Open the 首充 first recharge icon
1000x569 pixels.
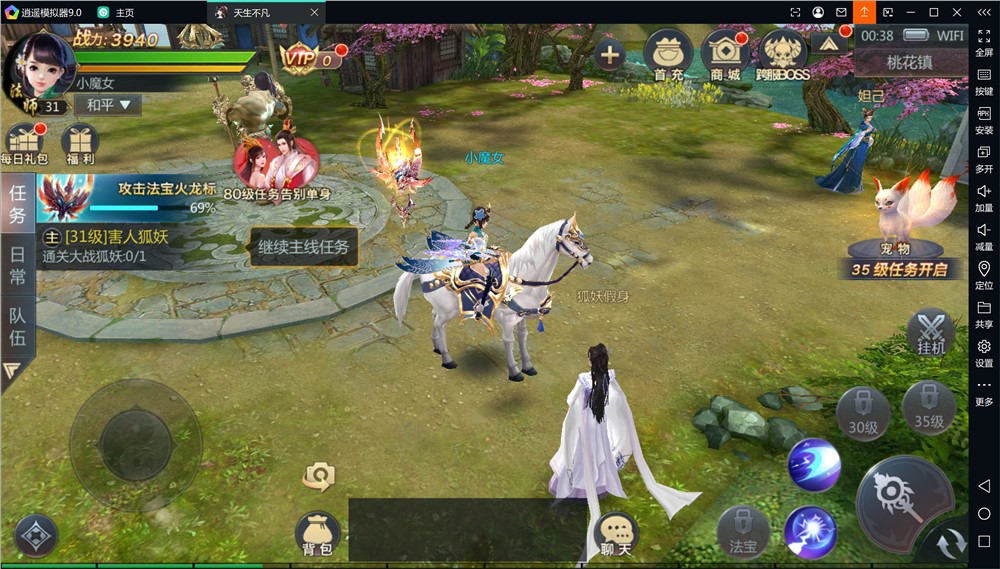tap(668, 54)
